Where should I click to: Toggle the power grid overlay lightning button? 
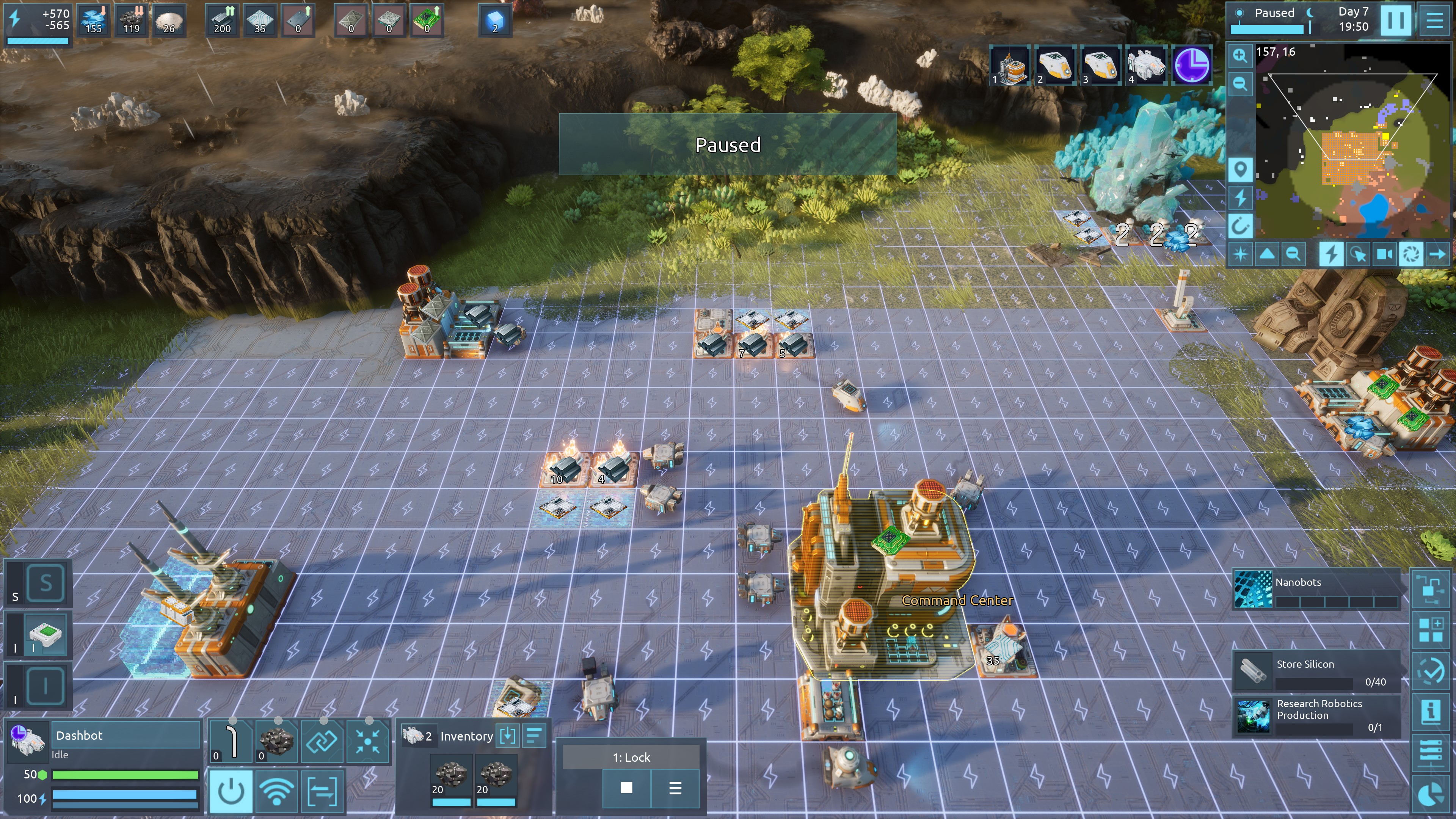1331,254
